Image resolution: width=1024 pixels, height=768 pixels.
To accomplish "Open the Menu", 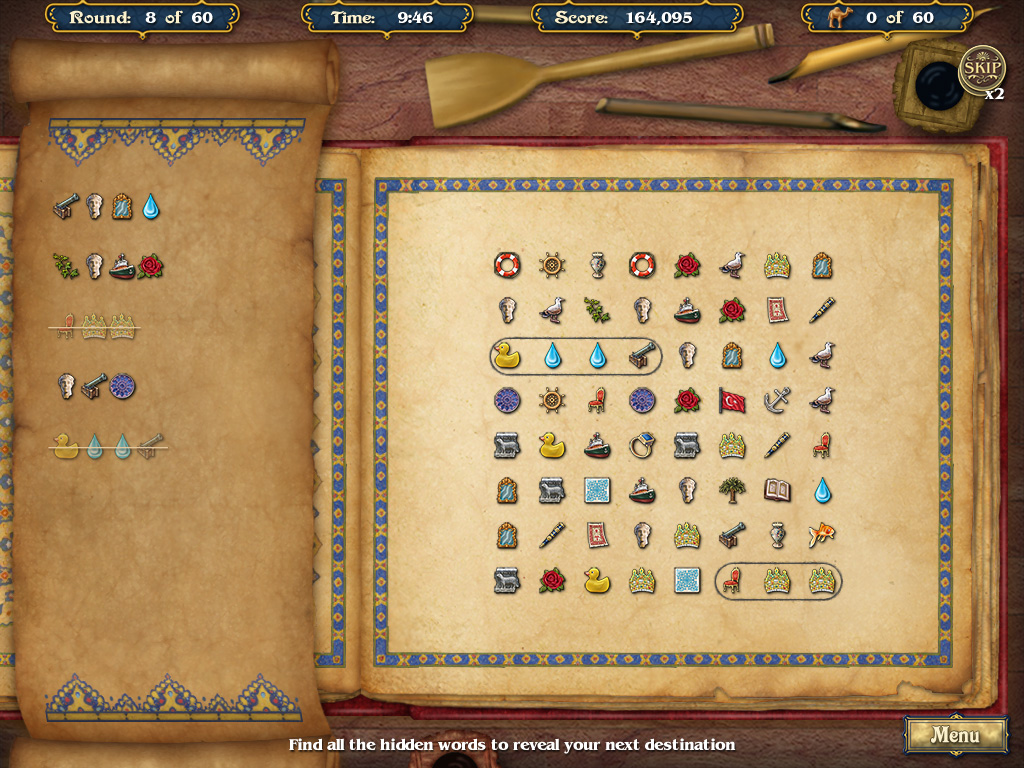I will click(955, 735).
